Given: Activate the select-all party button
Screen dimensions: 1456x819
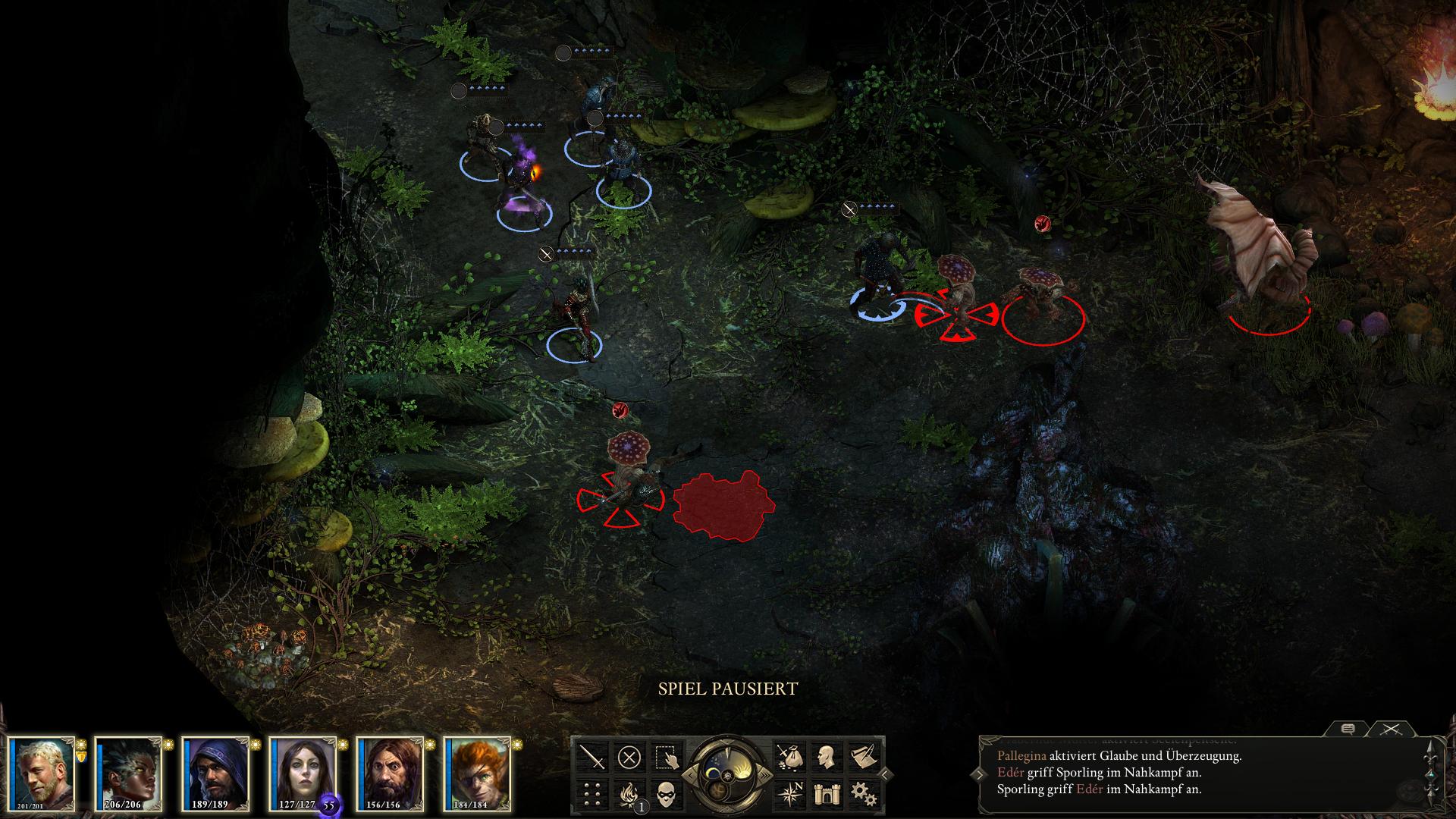Looking at the screenshot, I should click(x=667, y=757).
